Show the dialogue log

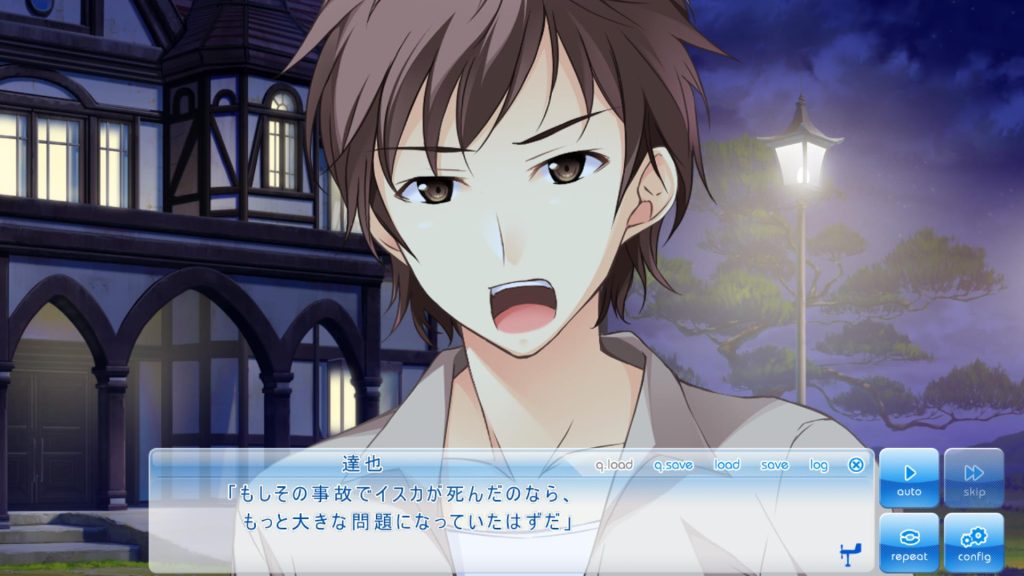tap(819, 465)
